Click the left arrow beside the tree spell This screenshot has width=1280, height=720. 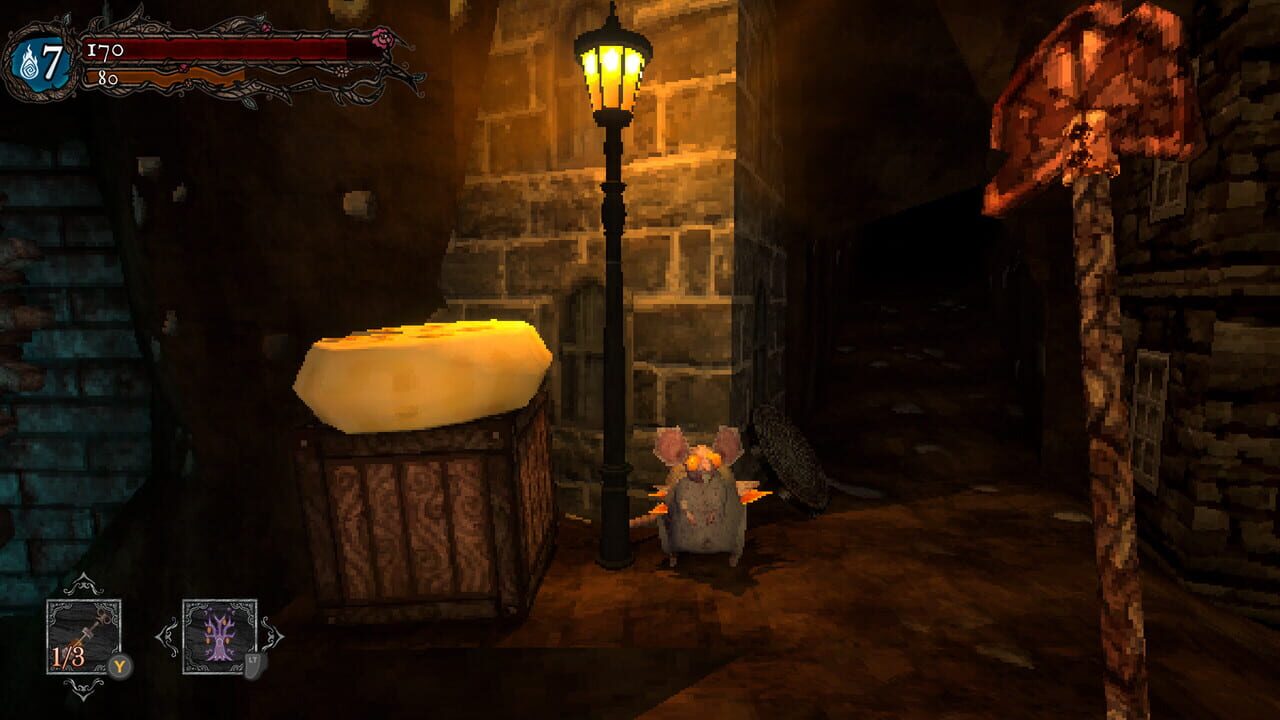pyautogui.click(x=166, y=635)
